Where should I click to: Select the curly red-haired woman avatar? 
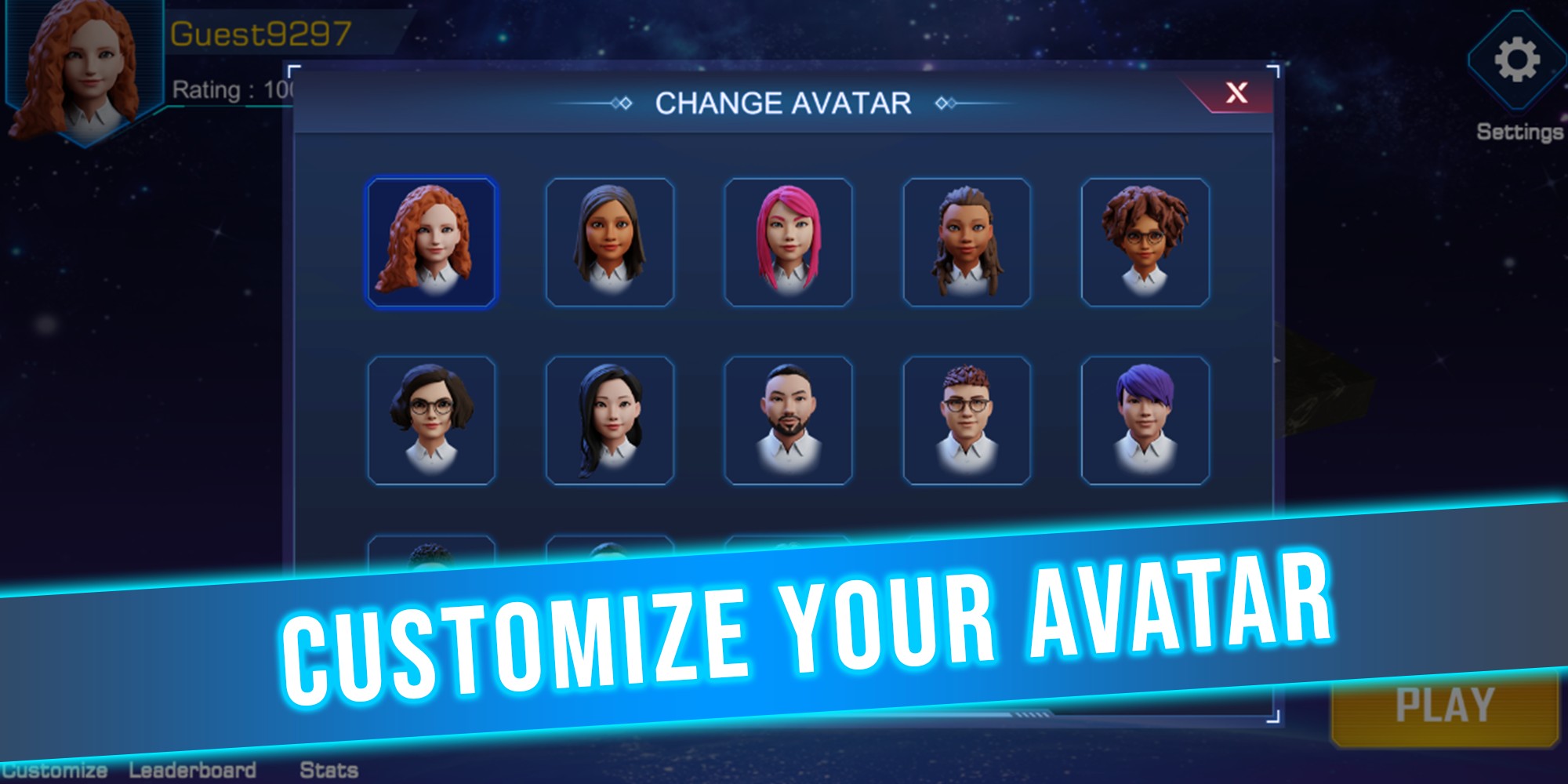(431, 241)
